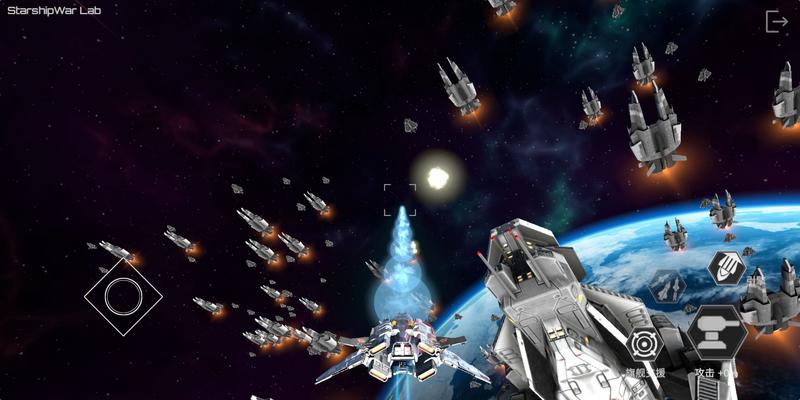Call flagship support with the target icon

(645, 345)
